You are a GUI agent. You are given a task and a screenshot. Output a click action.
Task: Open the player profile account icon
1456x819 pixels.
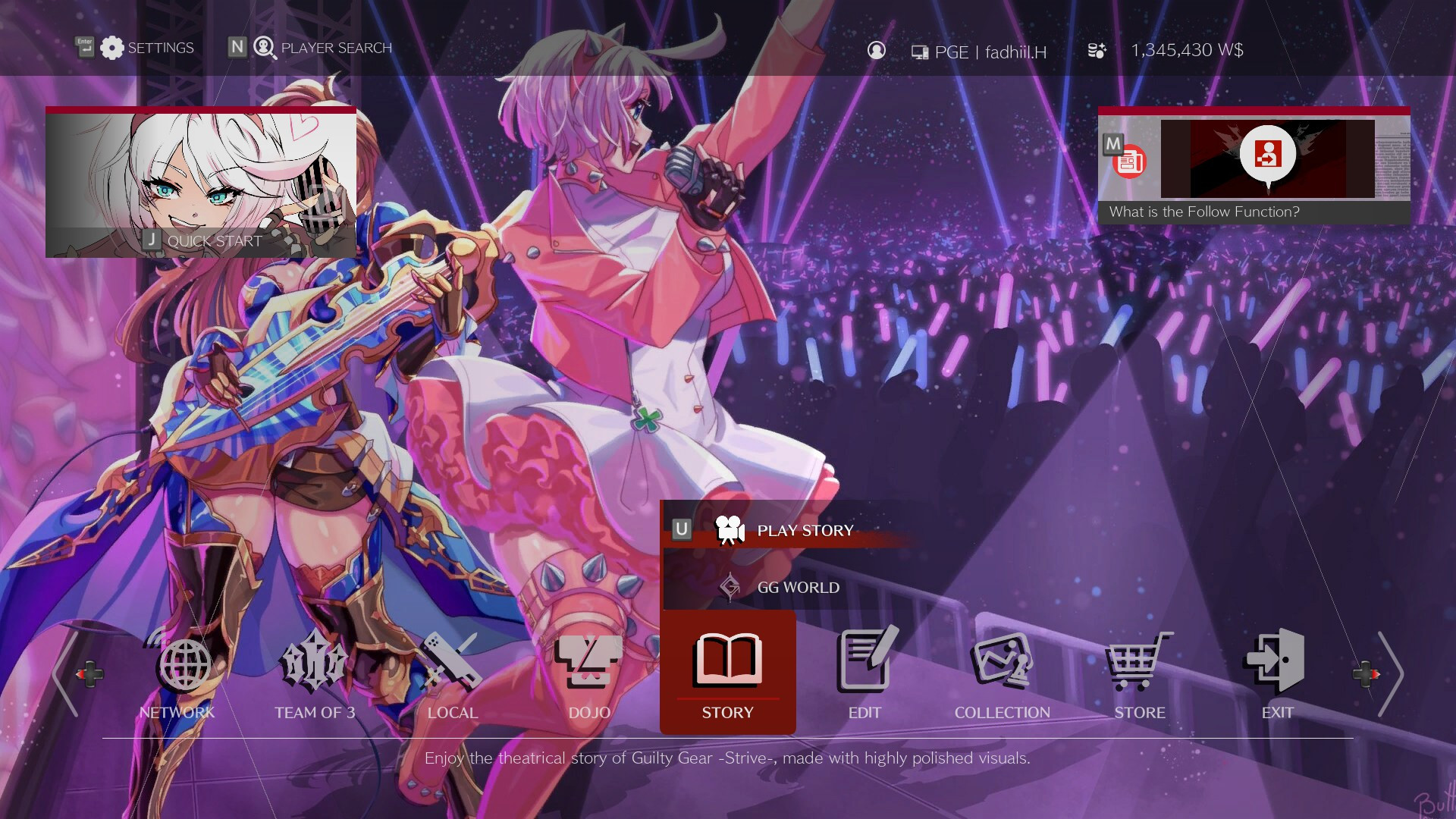[x=877, y=50]
